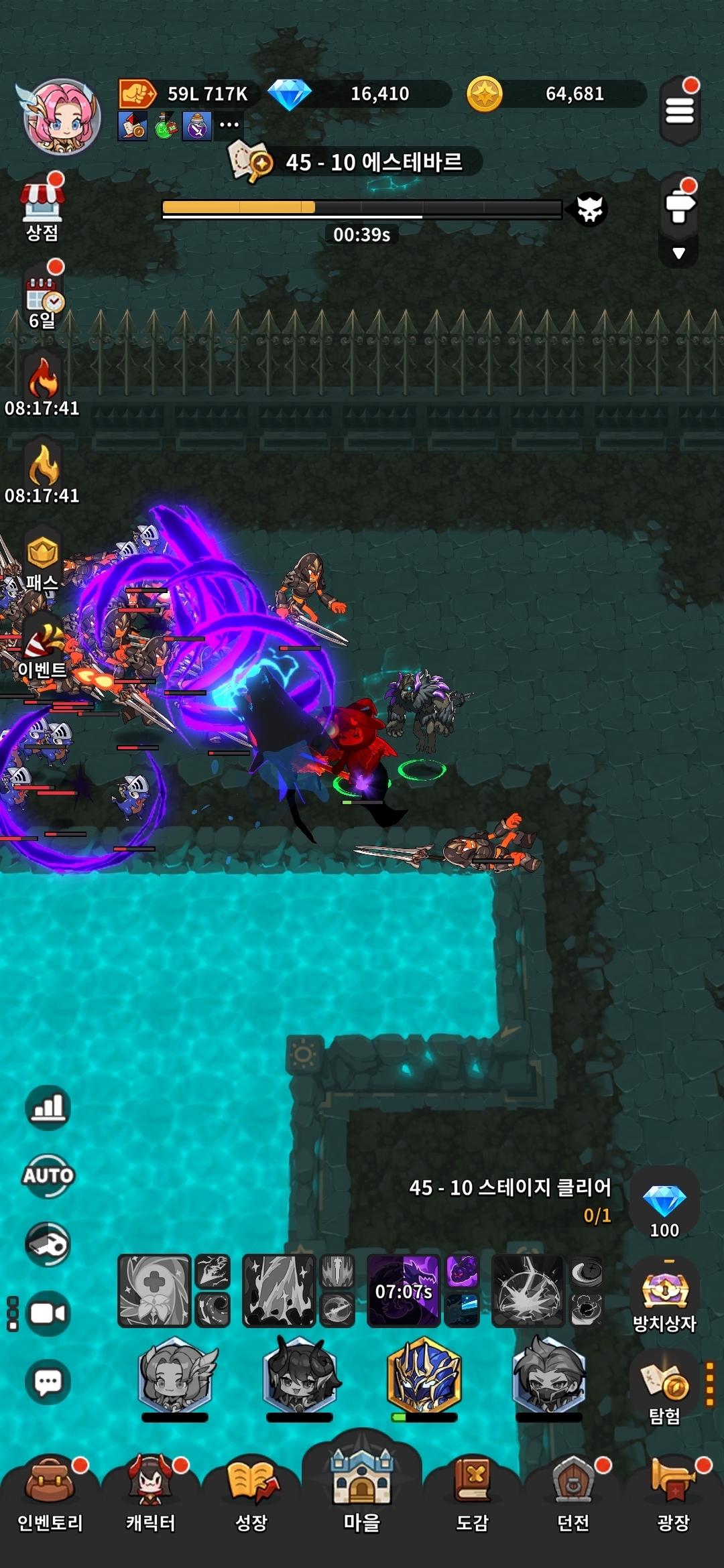
Task: Start the video camera recording
Action: [x=48, y=1313]
